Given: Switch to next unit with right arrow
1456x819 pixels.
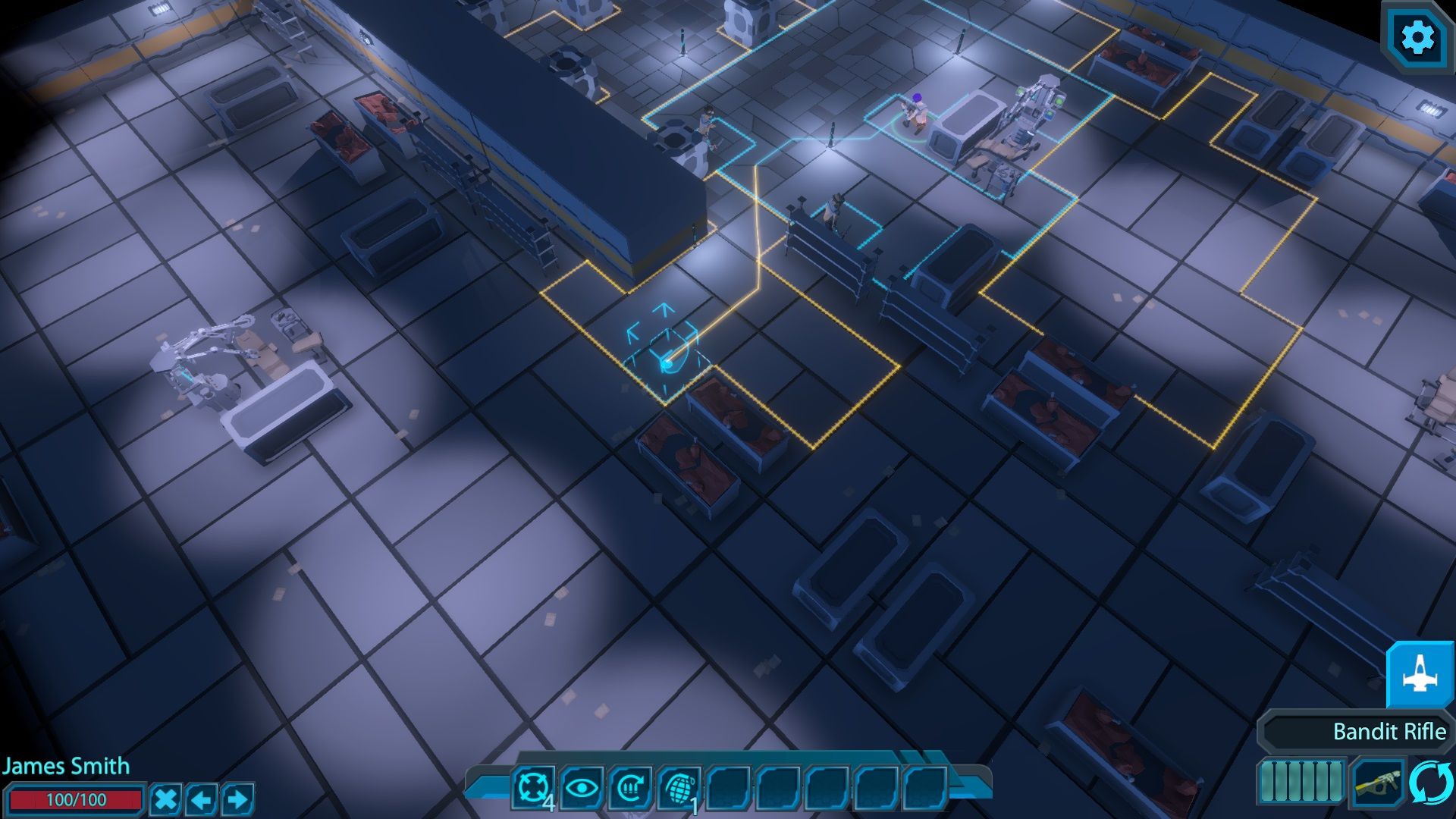Looking at the screenshot, I should point(238,799).
